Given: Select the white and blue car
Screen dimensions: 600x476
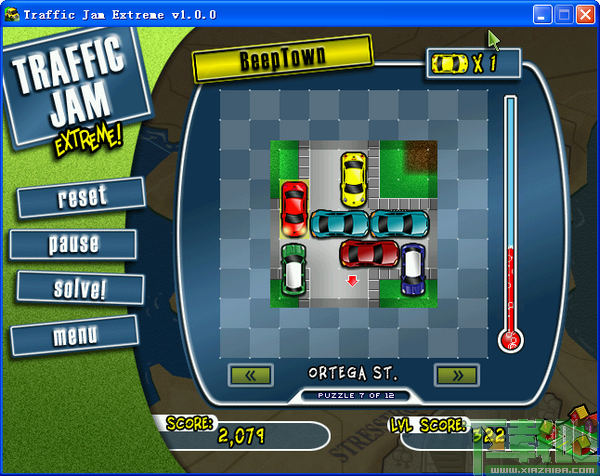Looking at the screenshot, I should click(x=413, y=270).
